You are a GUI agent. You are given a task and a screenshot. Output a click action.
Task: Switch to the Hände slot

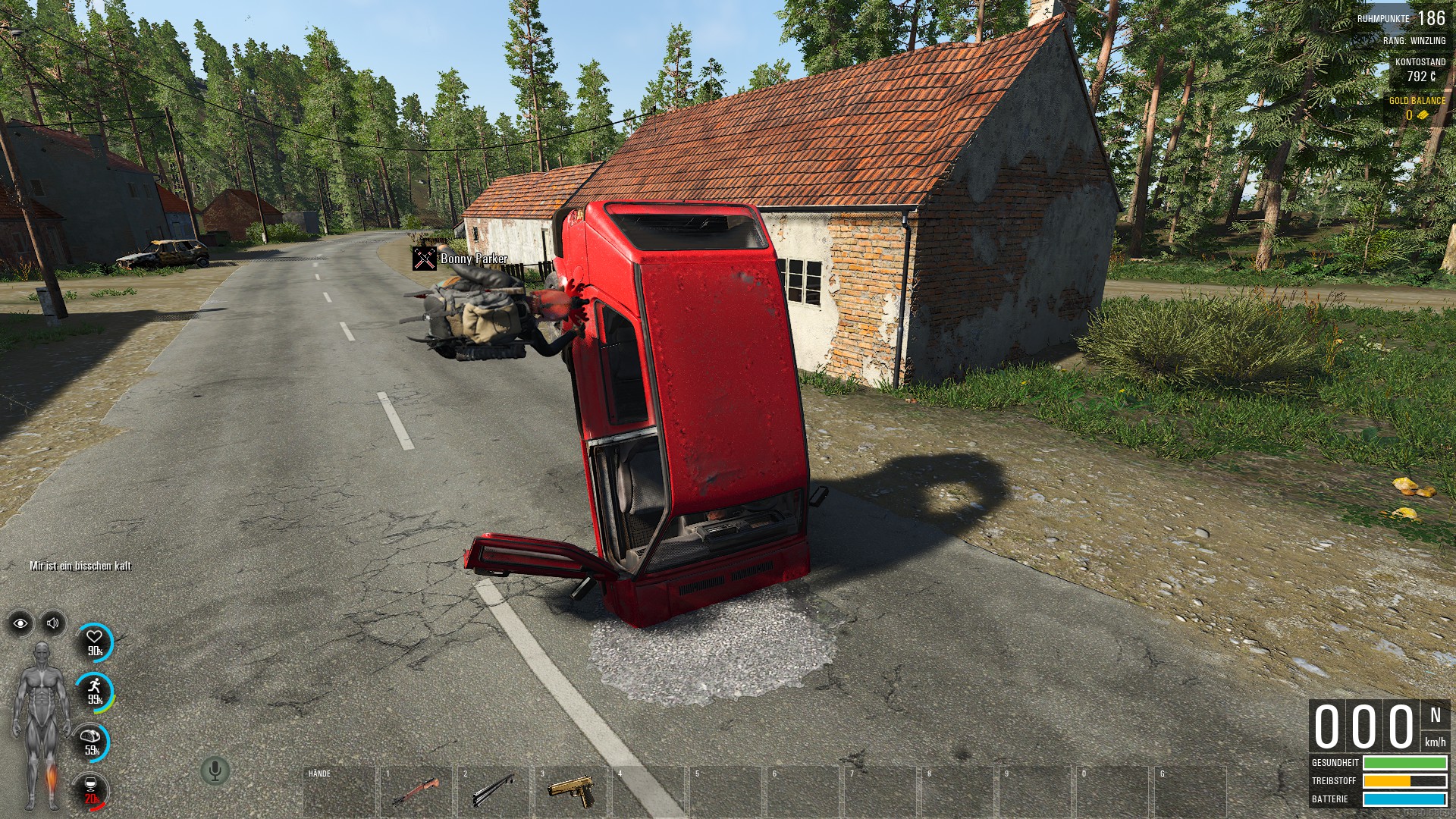click(339, 791)
